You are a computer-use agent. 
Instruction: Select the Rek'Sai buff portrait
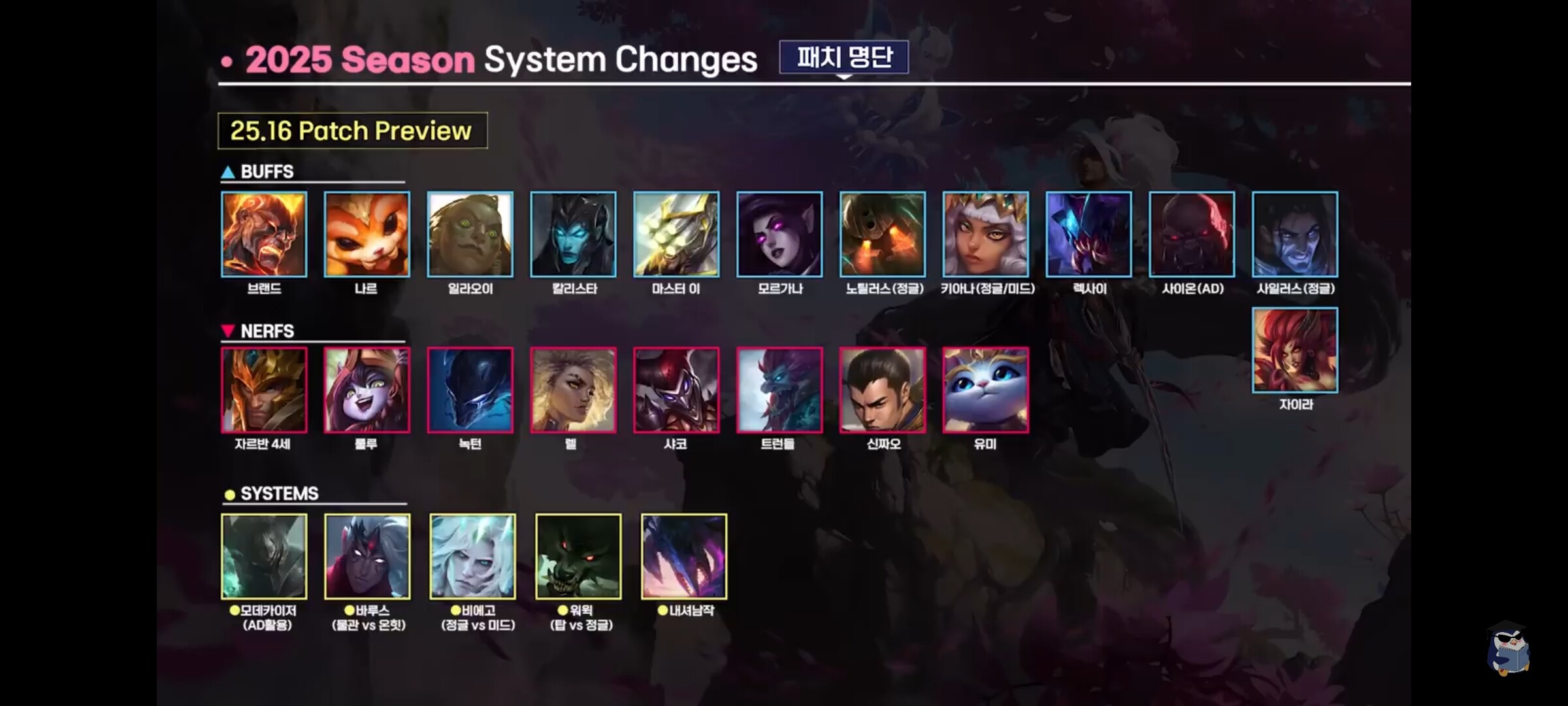point(1088,234)
